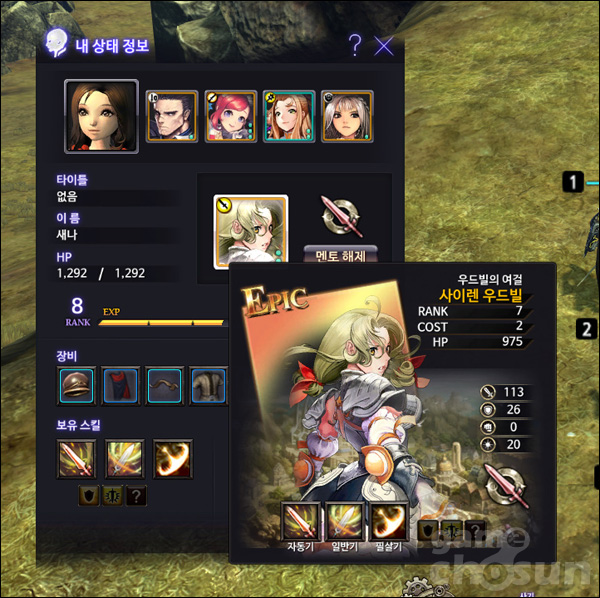The image size is (600, 598).
Task: Click the equipped blonde mentor card portrait
Action: (250, 229)
